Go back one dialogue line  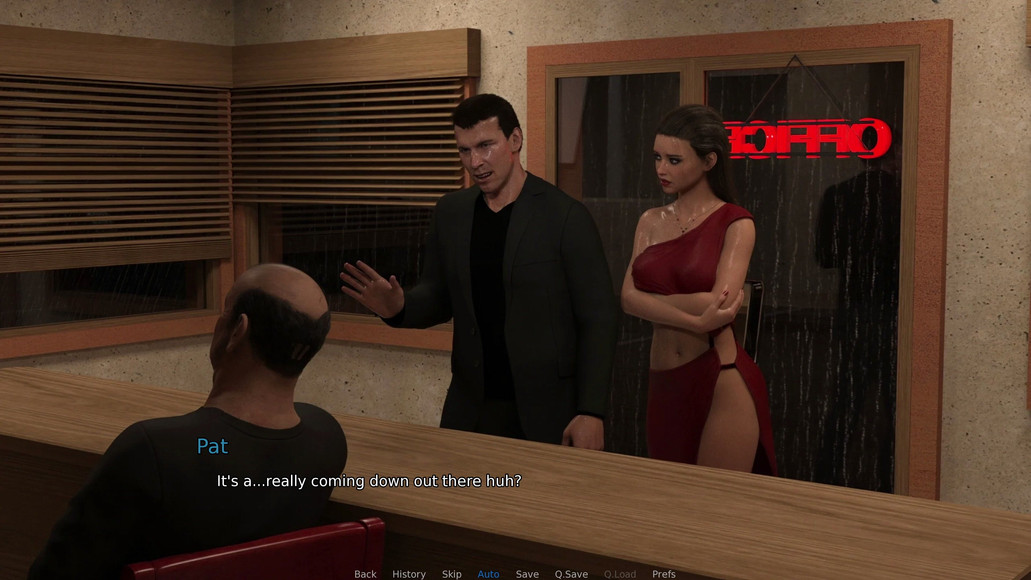[x=365, y=574]
